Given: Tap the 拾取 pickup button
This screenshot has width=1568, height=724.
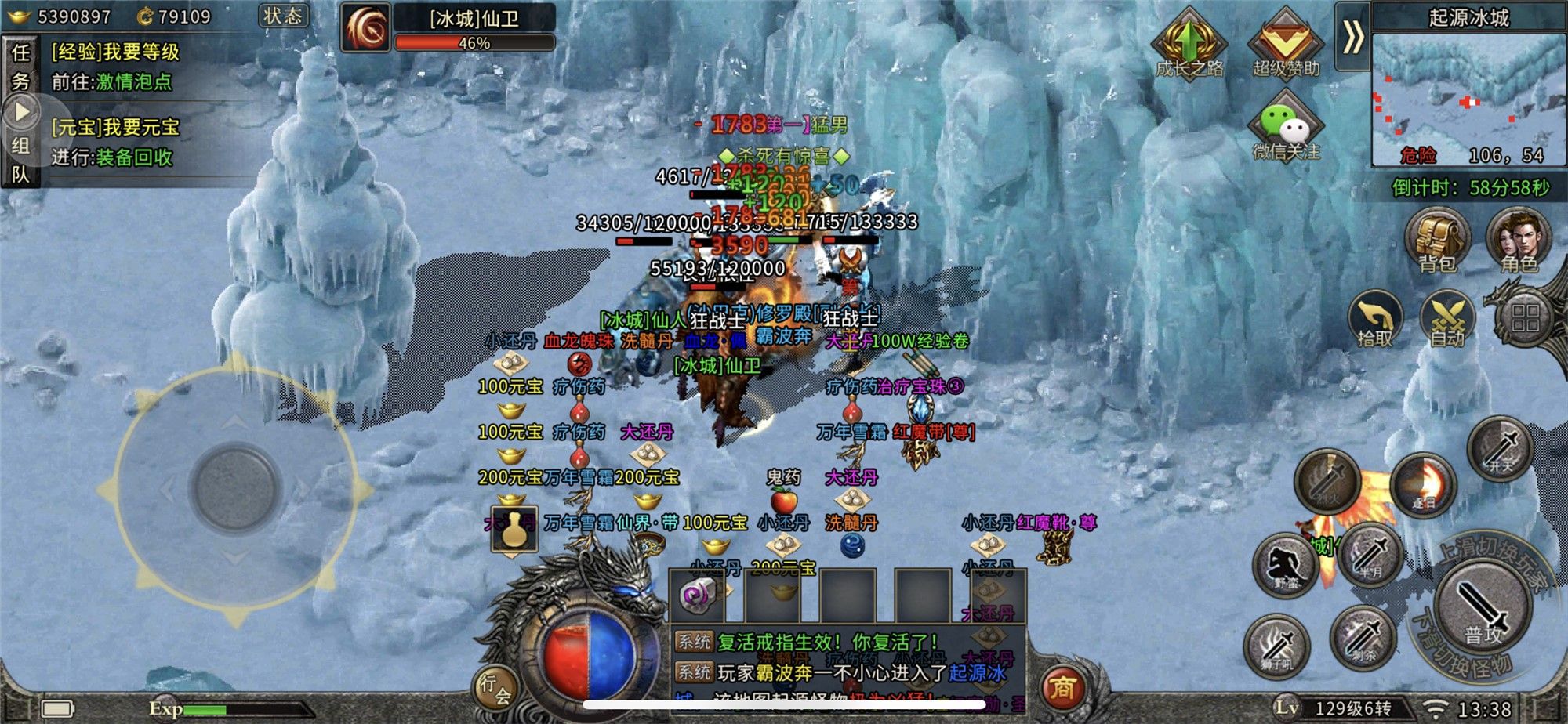Looking at the screenshot, I should 1375,321.
